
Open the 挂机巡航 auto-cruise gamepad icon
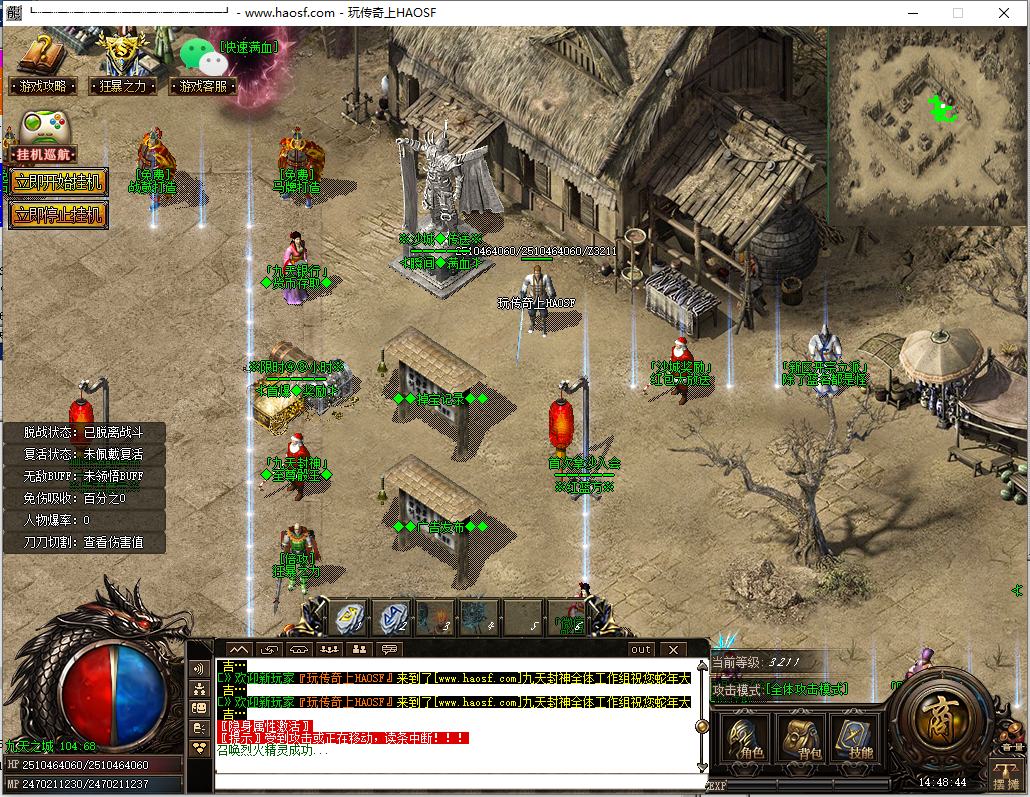tap(44, 130)
